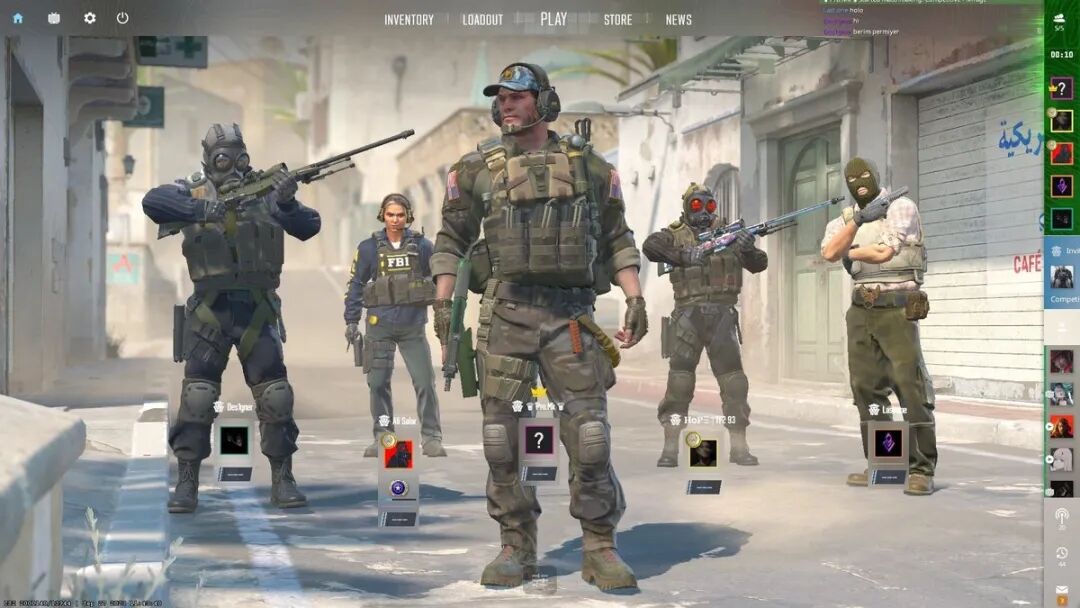Click the home icon

[18, 18]
